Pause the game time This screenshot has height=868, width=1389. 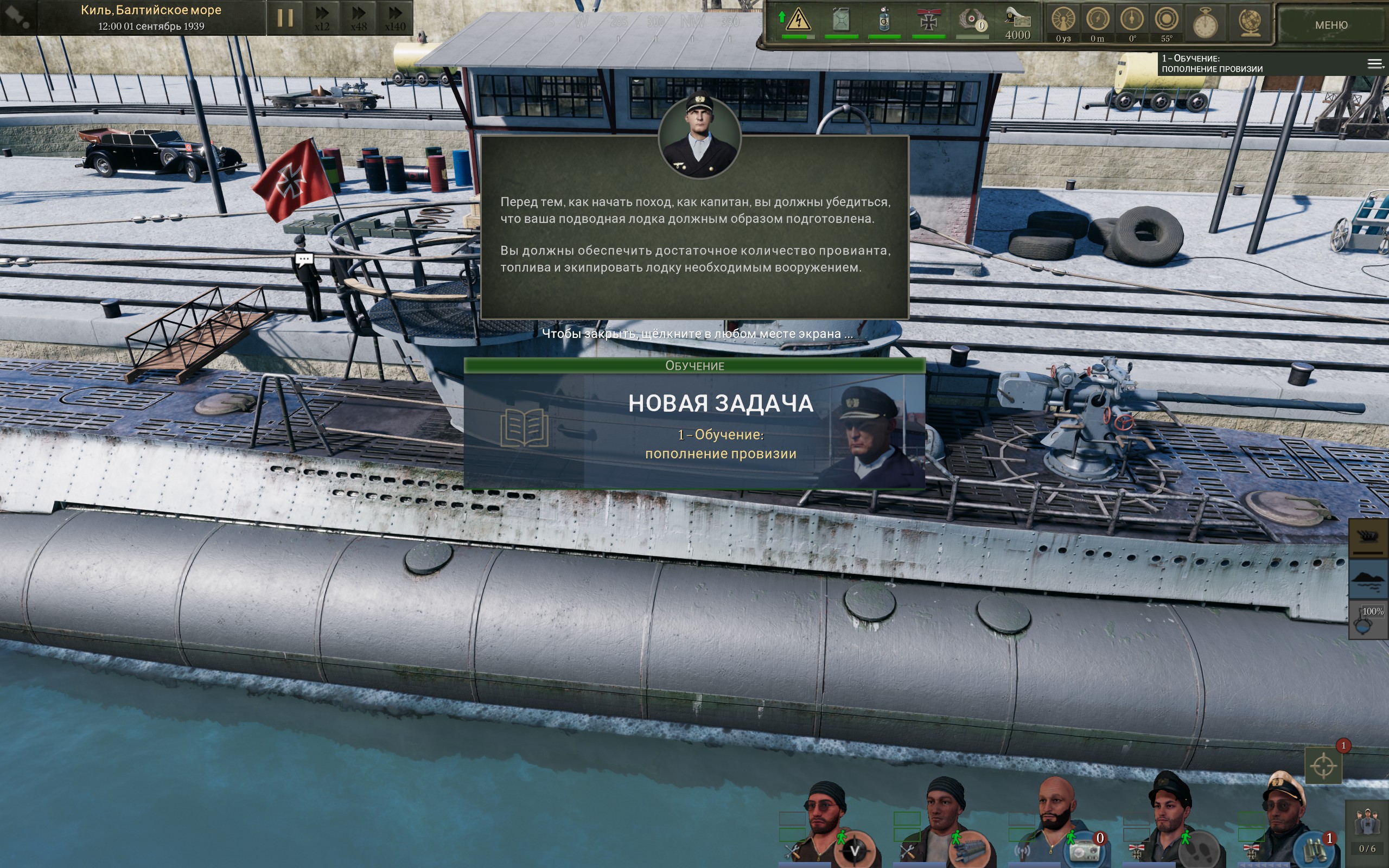pos(285,18)
